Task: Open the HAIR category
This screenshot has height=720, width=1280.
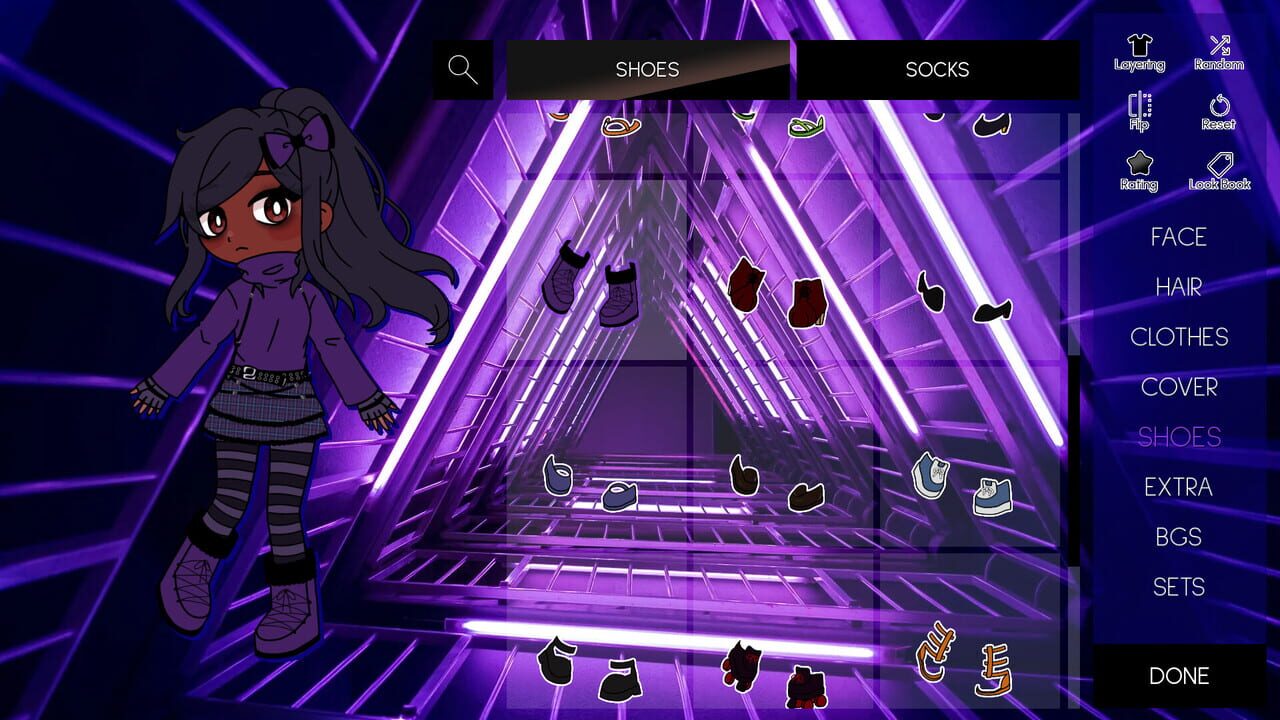Action: (1178, 287)
